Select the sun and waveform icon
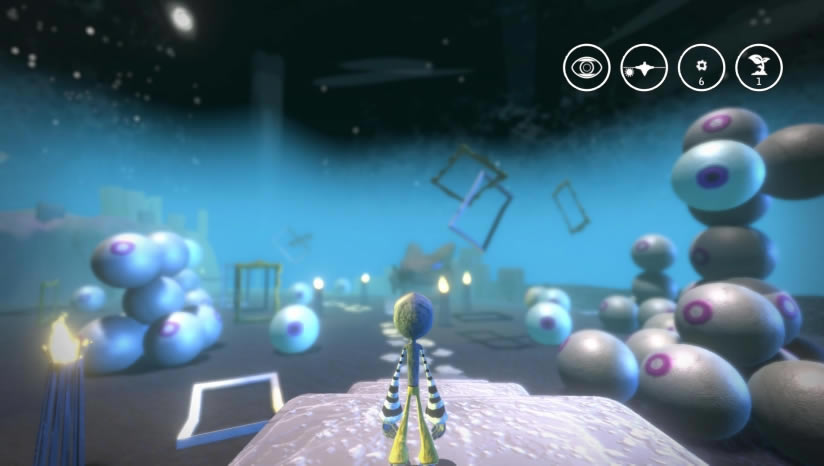 coord(644,68)
